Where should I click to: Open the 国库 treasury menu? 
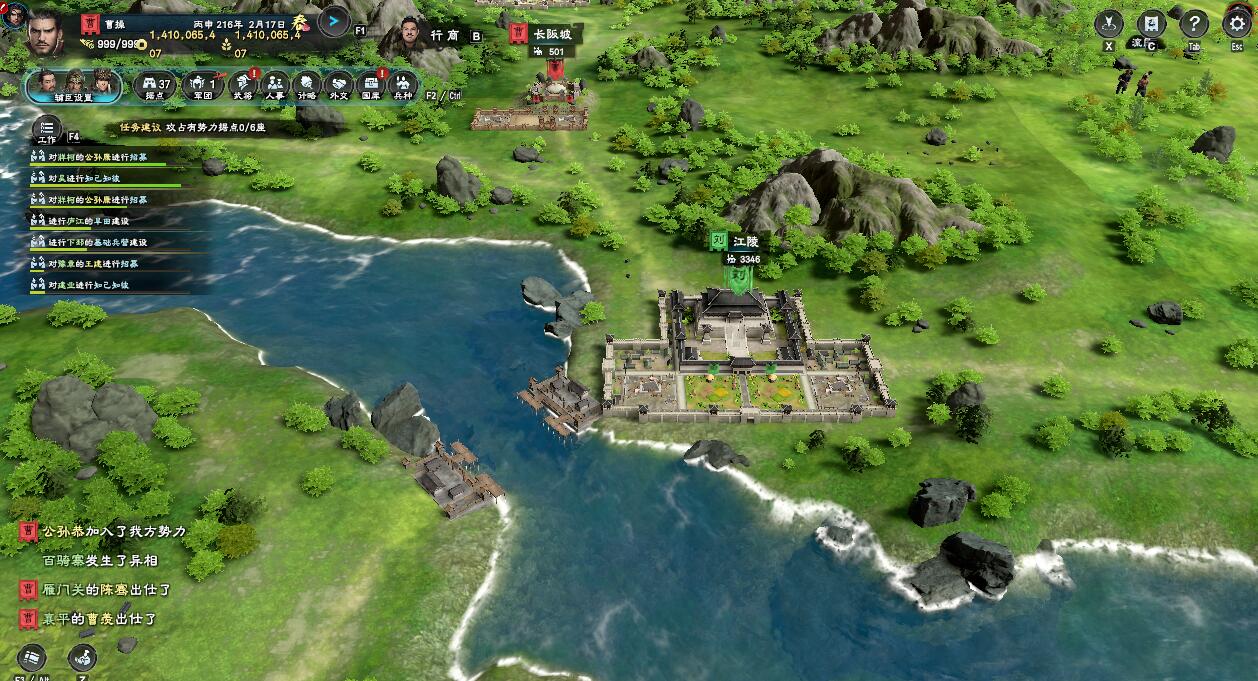(x=371, y=86)
